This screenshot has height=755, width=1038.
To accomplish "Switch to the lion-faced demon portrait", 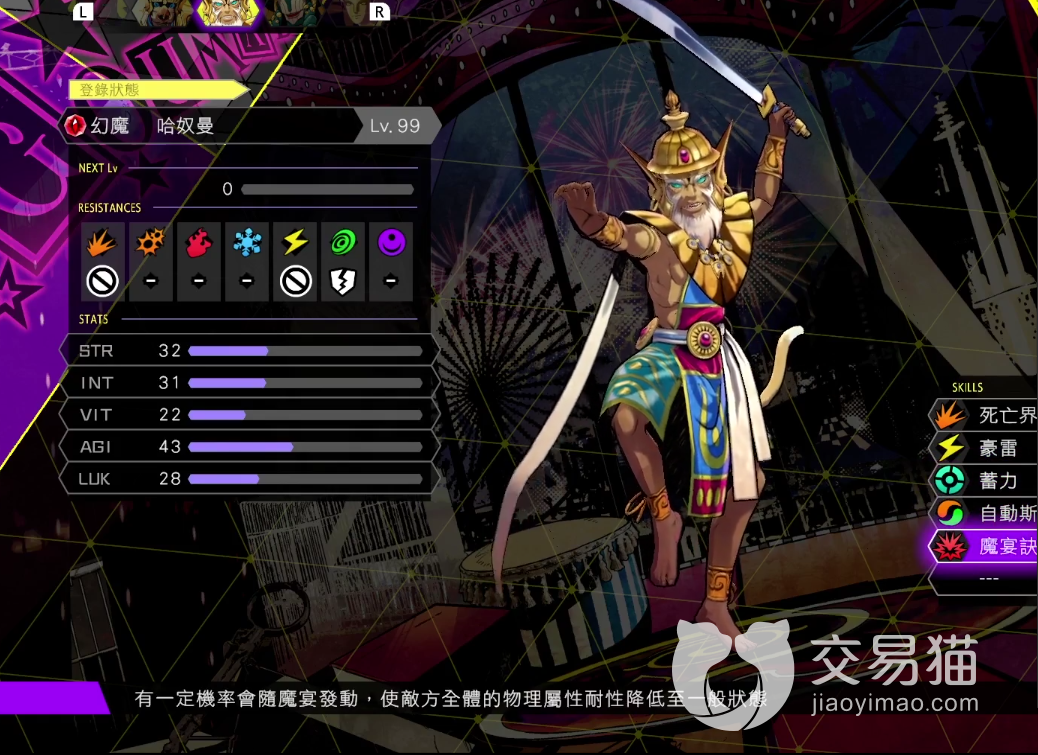I will (x=163, y=12).
